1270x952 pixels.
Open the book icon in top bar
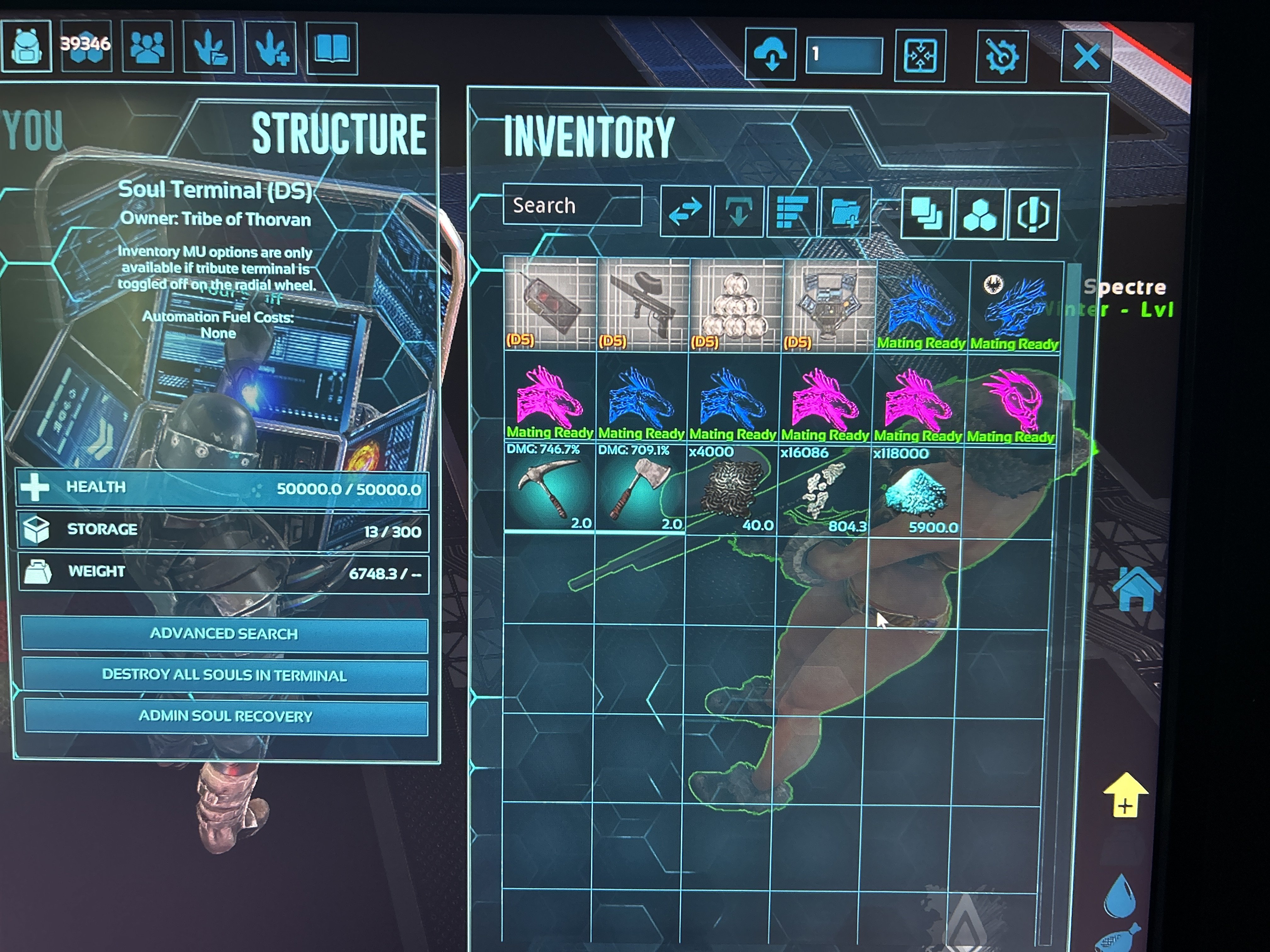[x=332, y=48]
